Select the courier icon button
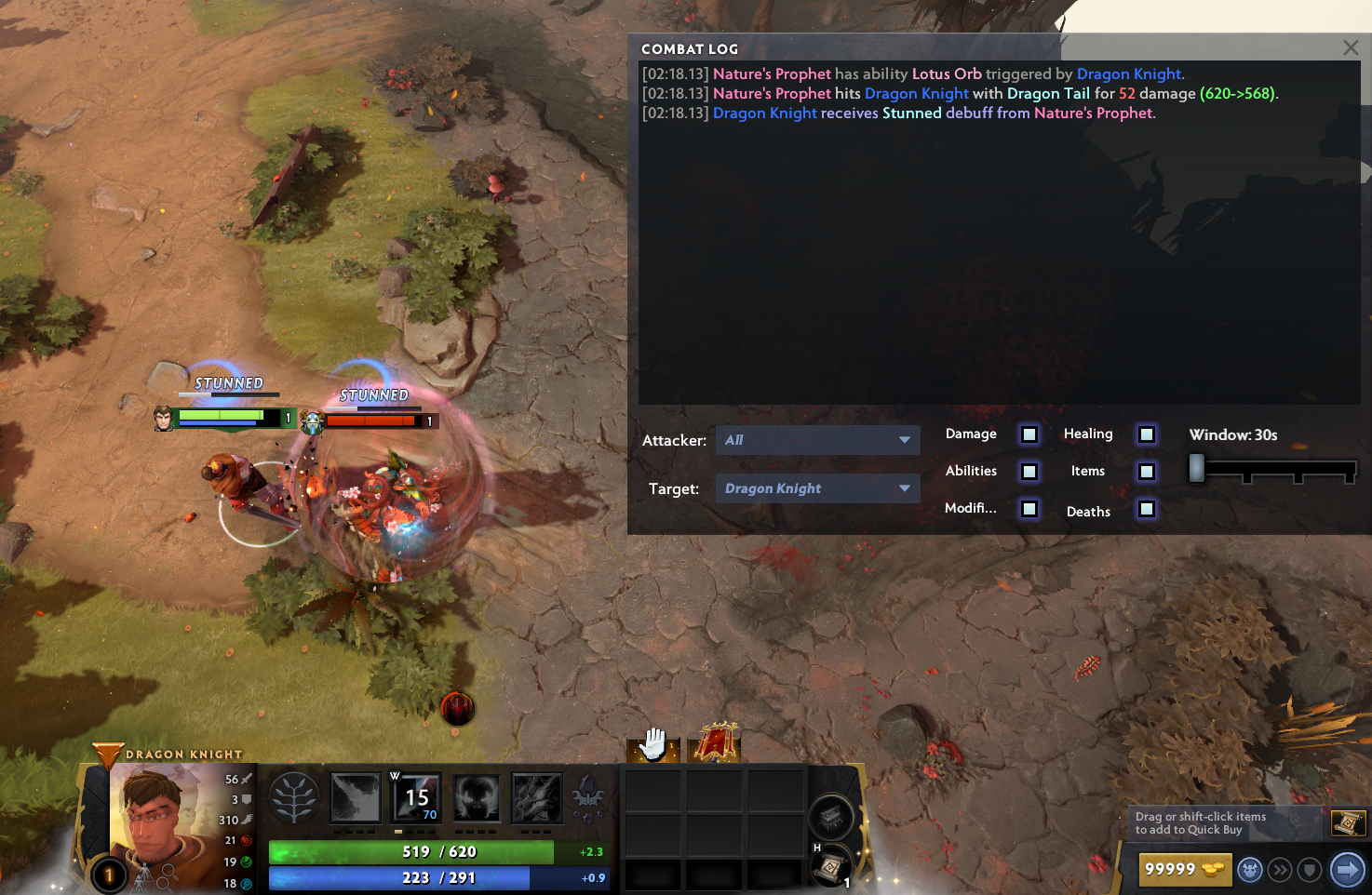1372x895 pixels. 1250,870
